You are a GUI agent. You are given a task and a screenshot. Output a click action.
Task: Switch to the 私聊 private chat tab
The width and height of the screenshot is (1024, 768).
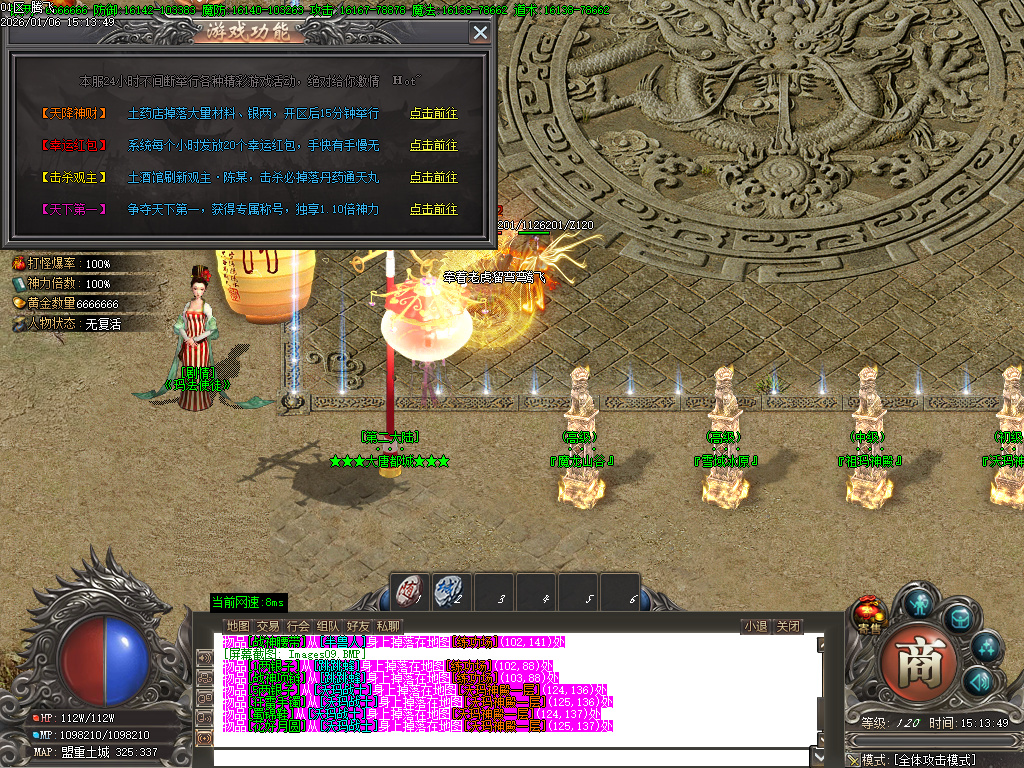point(388,627)
